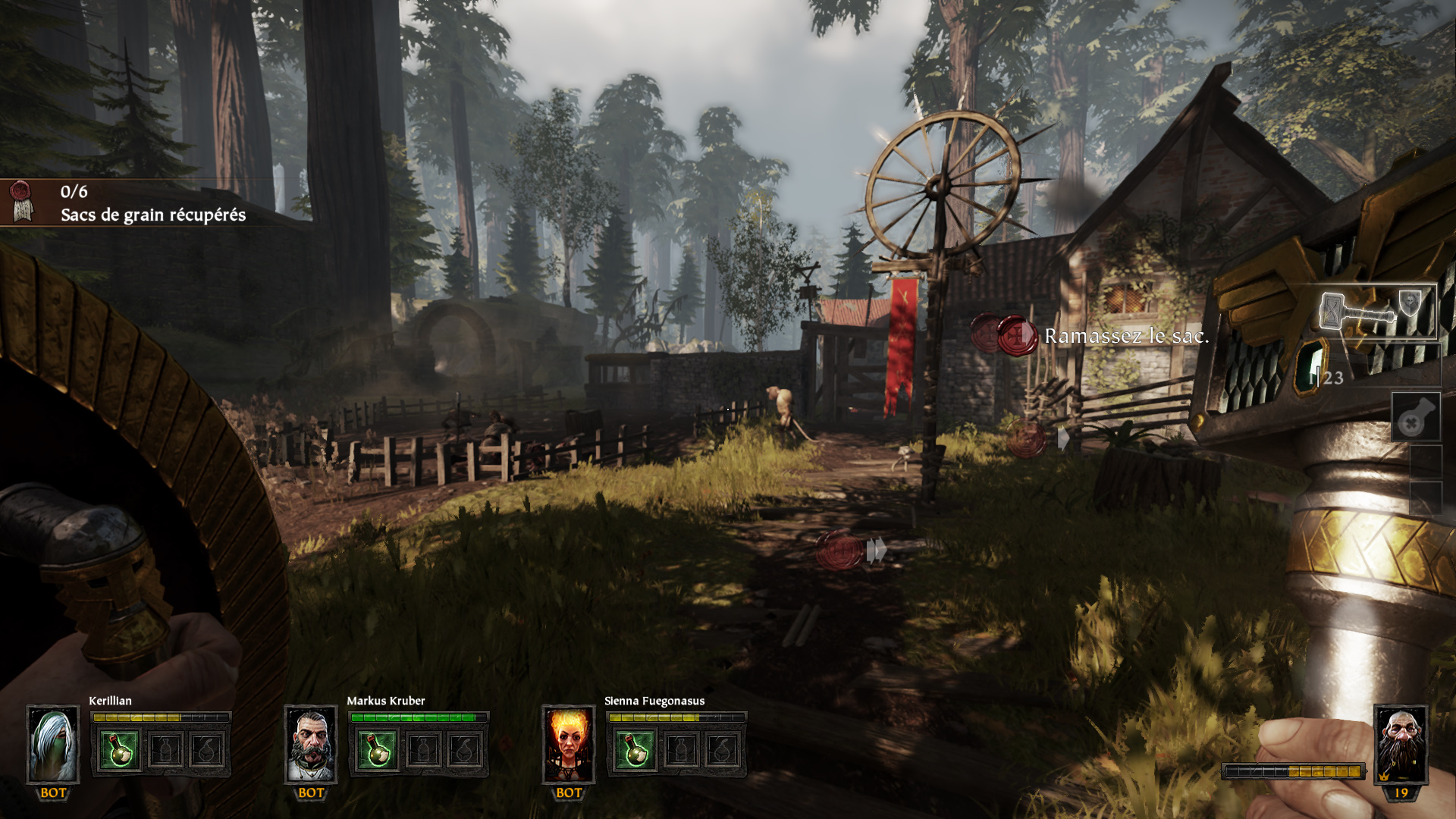This screenshot has height=819, width=1456.
Task: Select Sienna Fuegonasus's green potion slot
Action: click(x=635, y=750)
